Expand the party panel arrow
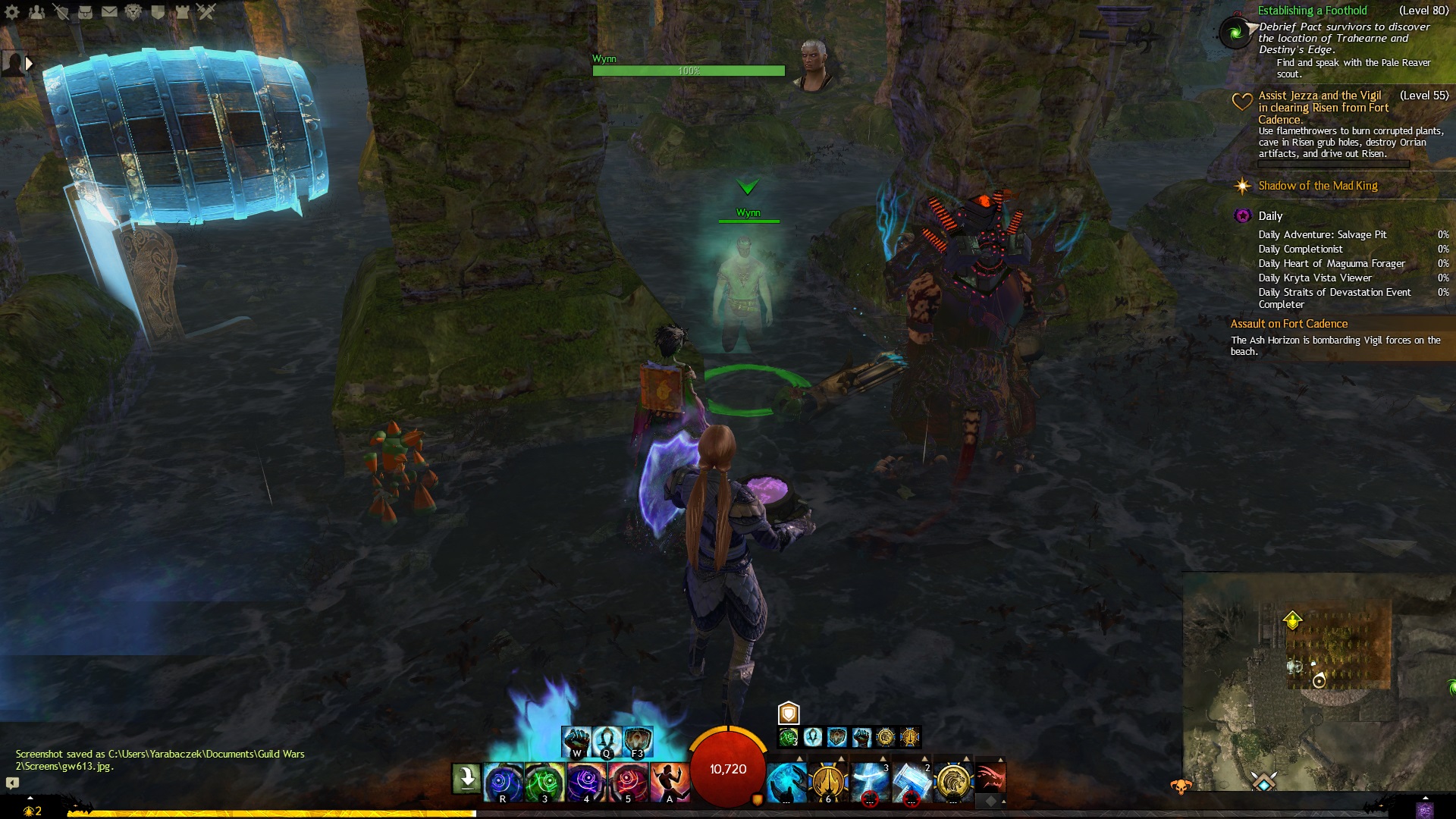This screenshot has height=819, width=1456. coord(29,64)
